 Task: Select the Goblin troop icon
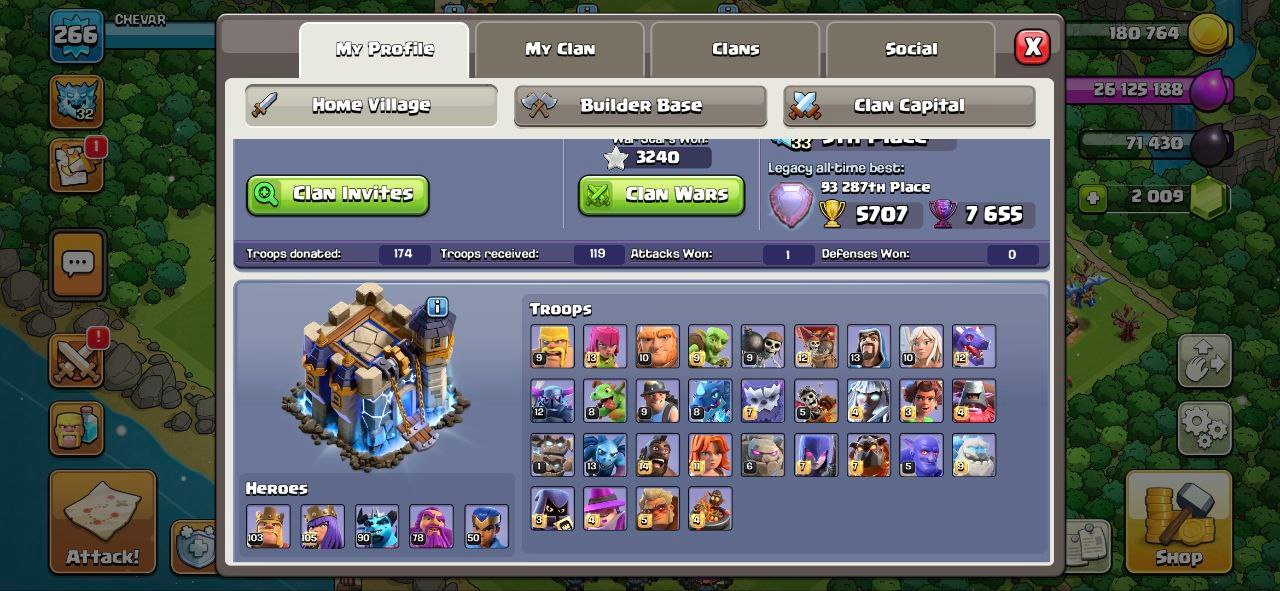click(x=709, y=346)
